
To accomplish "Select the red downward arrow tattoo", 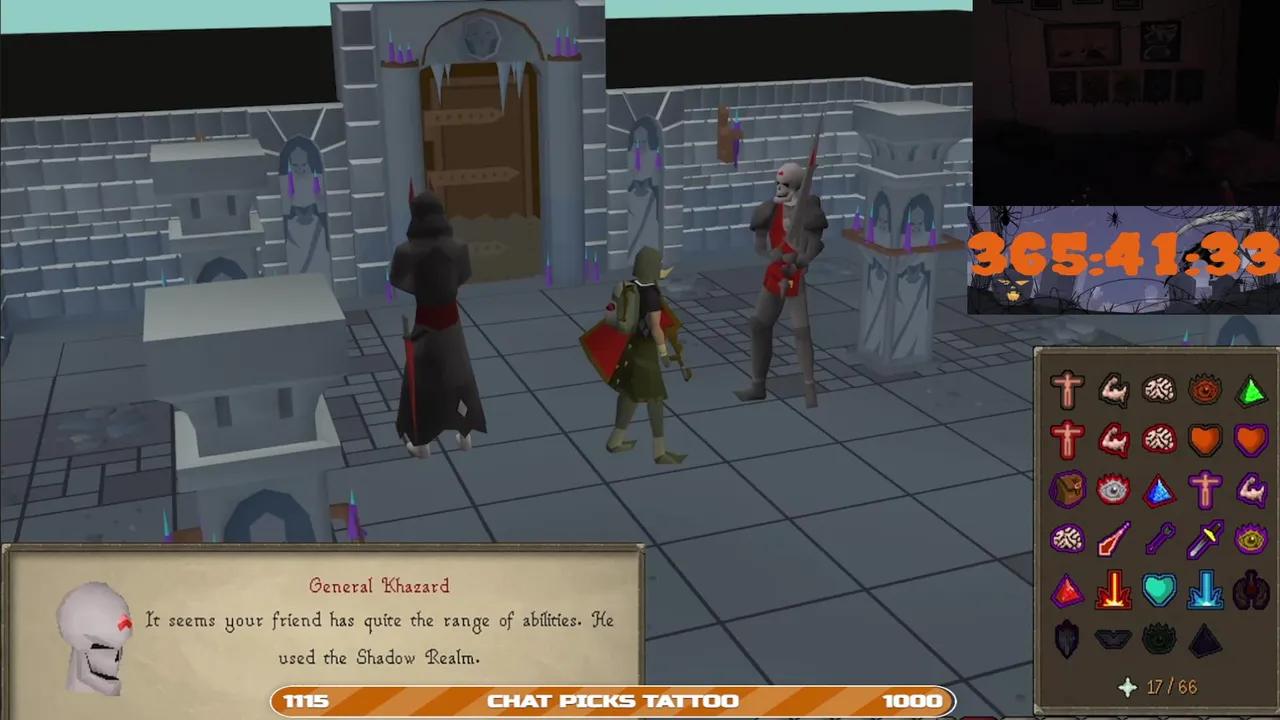I will coord(1113,590).
